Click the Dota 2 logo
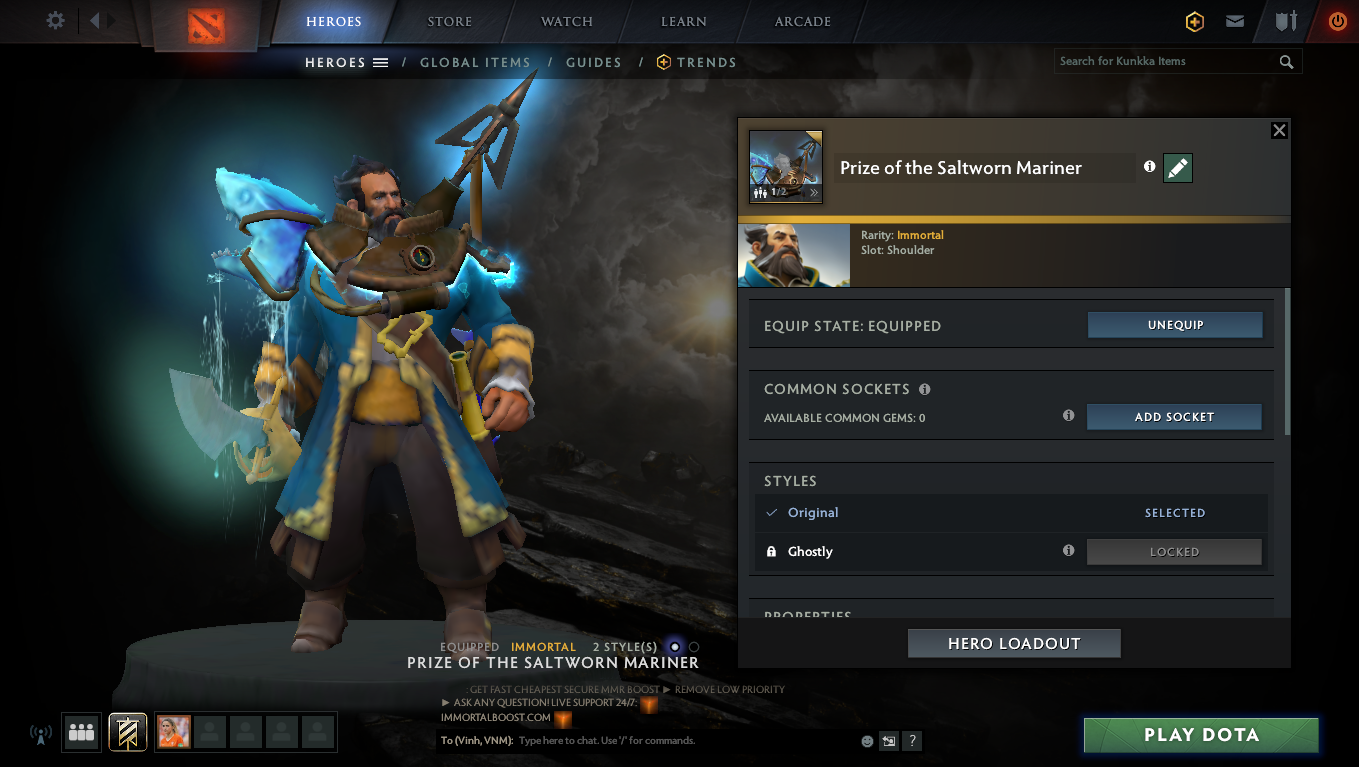The width and height of the screenshot is (1359, 767). [x=204, y=24]
